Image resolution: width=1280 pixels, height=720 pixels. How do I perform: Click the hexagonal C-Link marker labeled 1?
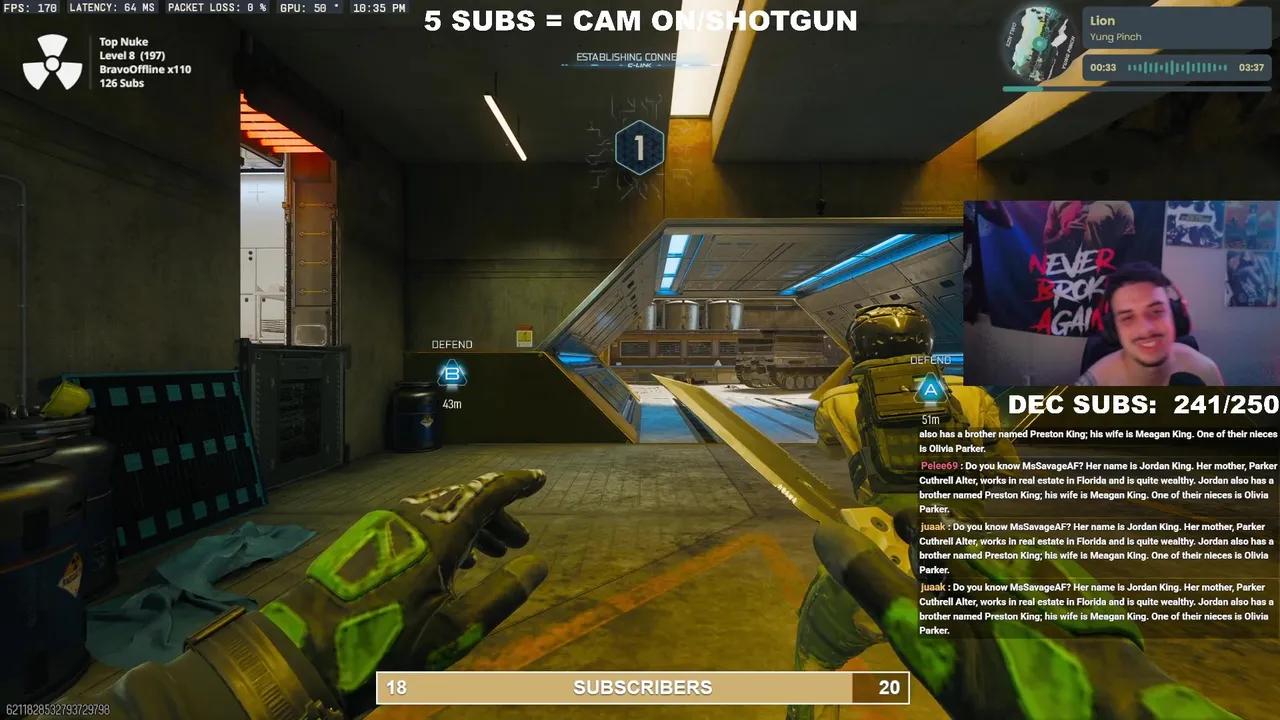pyautogui.click(x=639, y=147)
